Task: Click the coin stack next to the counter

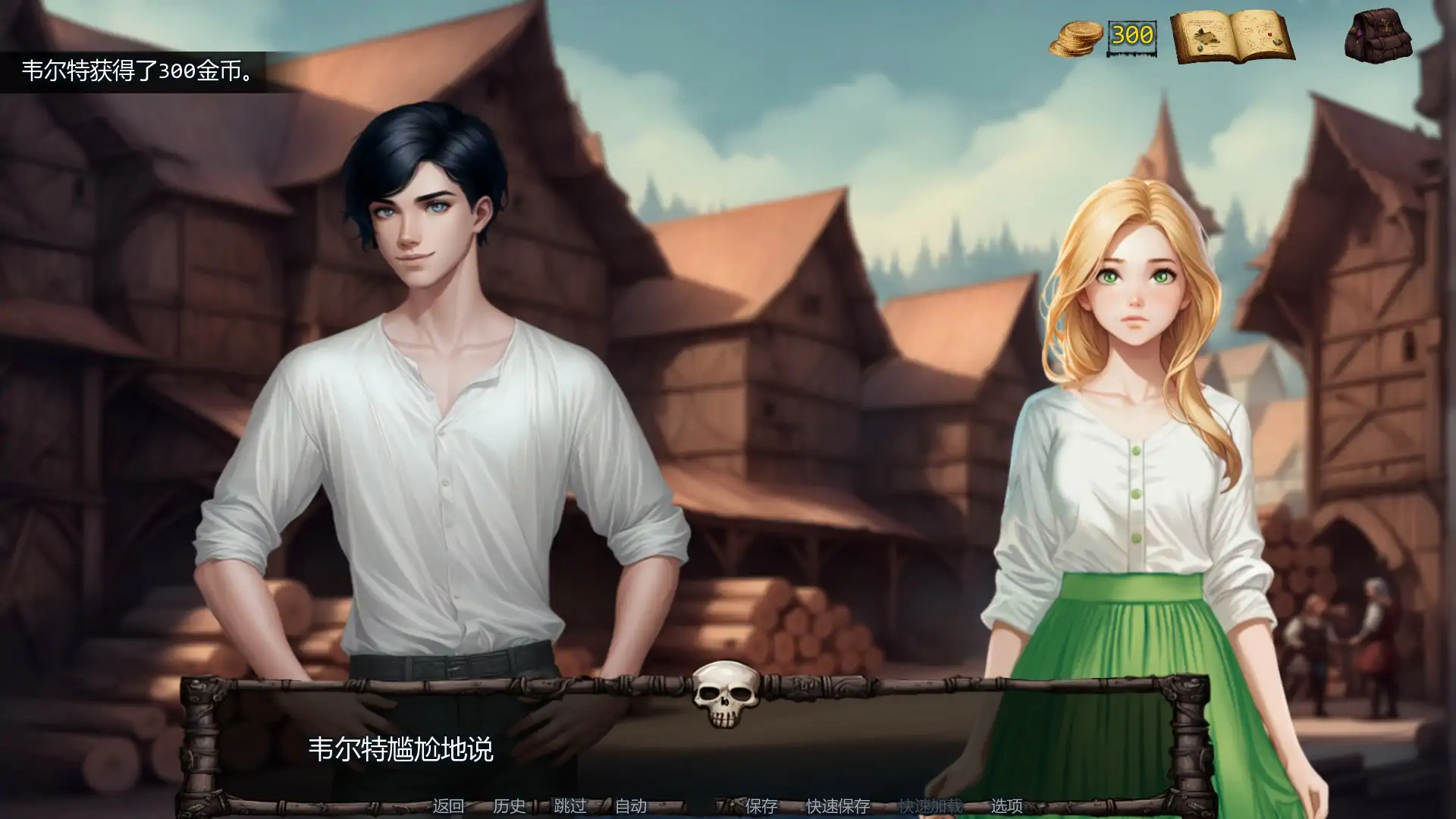Action: (x=1077, y=38)
